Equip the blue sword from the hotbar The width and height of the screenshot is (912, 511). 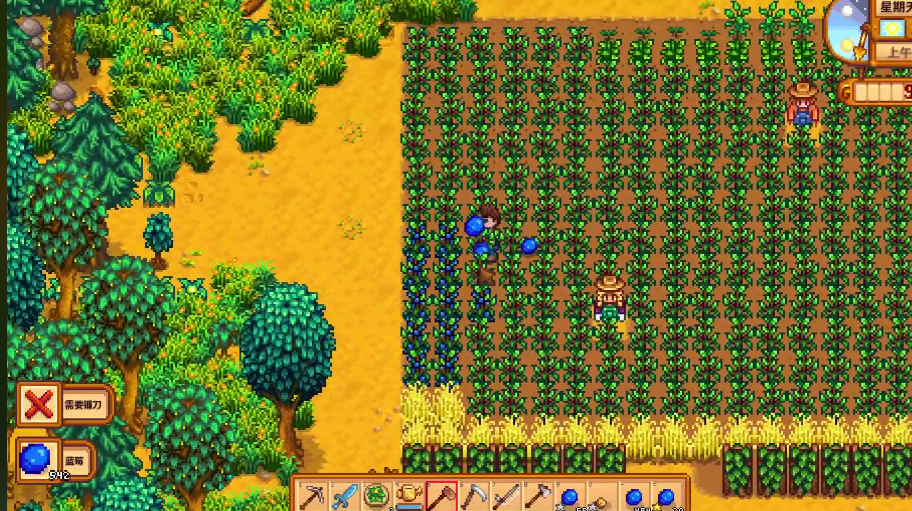(345, 496)
